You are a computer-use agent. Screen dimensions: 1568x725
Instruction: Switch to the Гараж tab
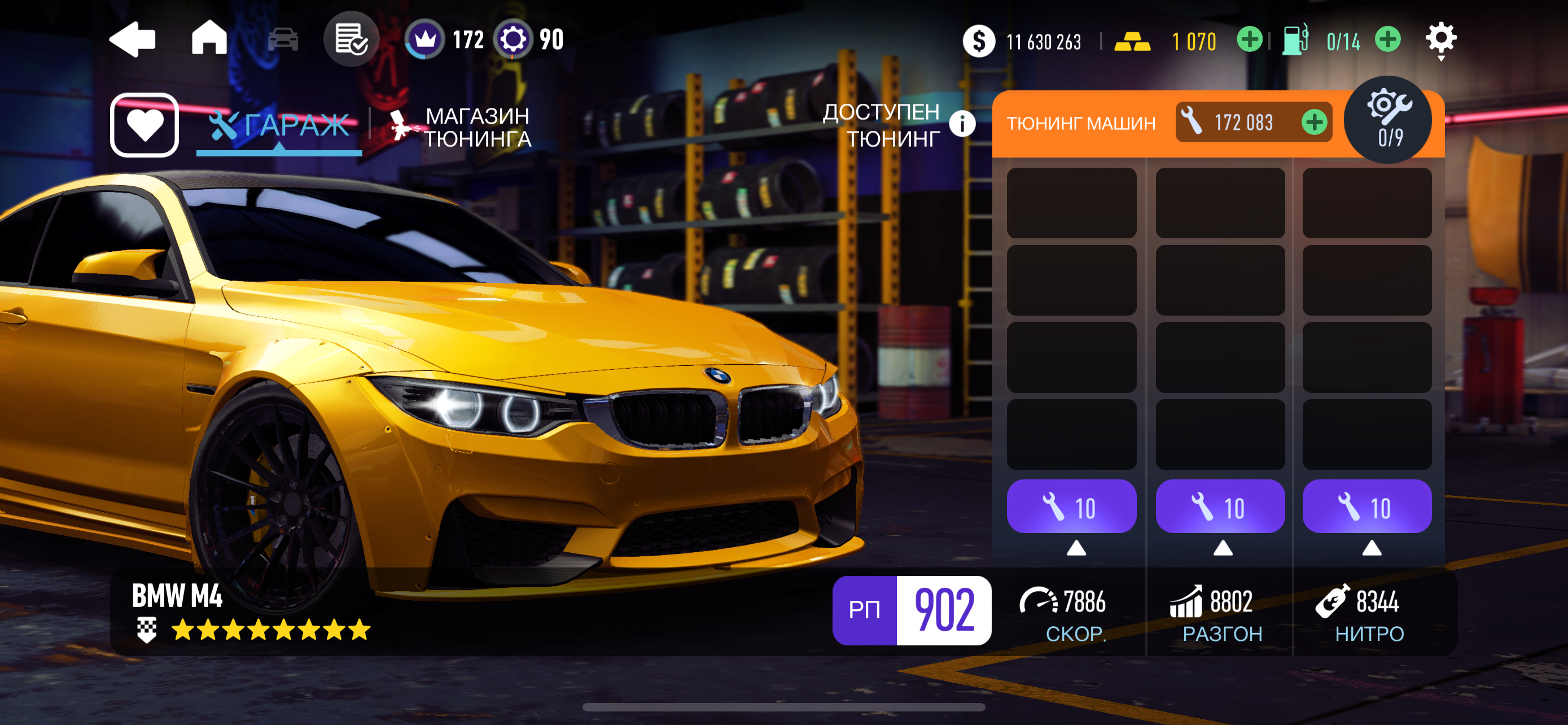coord(279,125)
